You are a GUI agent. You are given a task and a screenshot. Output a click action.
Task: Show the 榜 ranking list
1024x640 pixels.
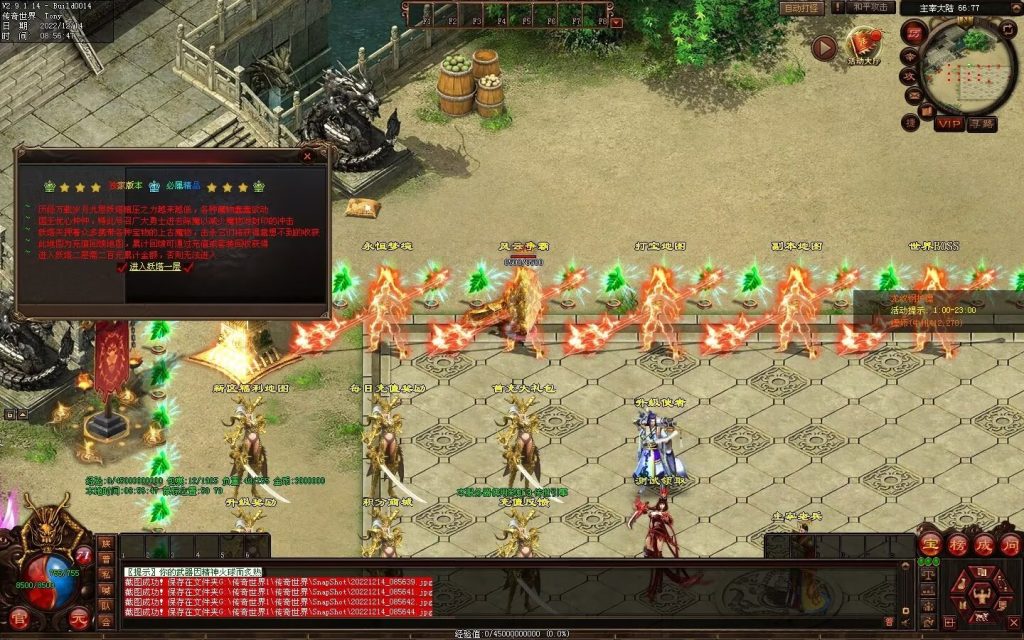(957, 545)
